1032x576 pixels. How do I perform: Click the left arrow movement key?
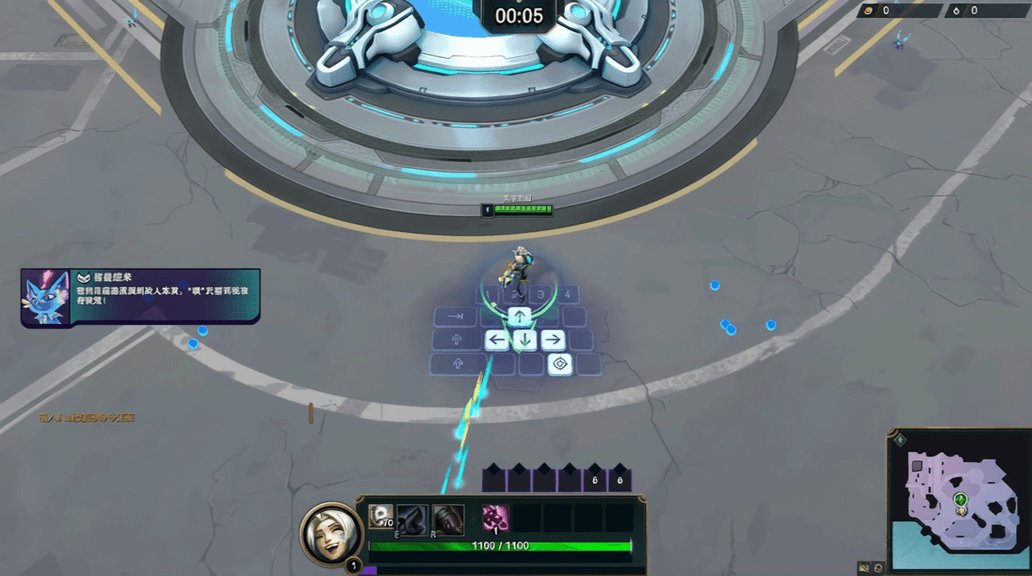pyautogui.click(x=497, y=340)
